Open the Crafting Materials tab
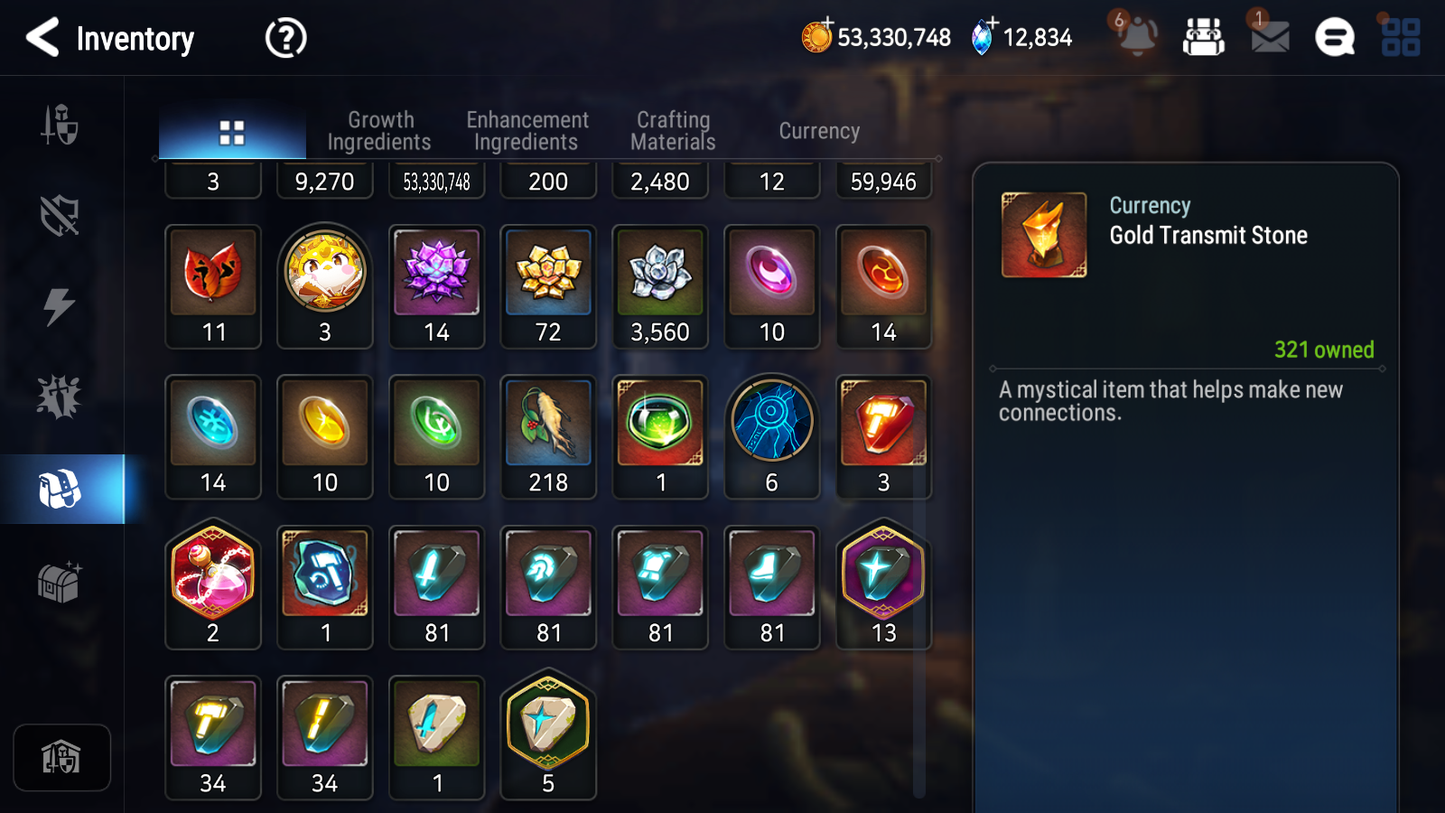1445x813 pixels. point(672,130)
